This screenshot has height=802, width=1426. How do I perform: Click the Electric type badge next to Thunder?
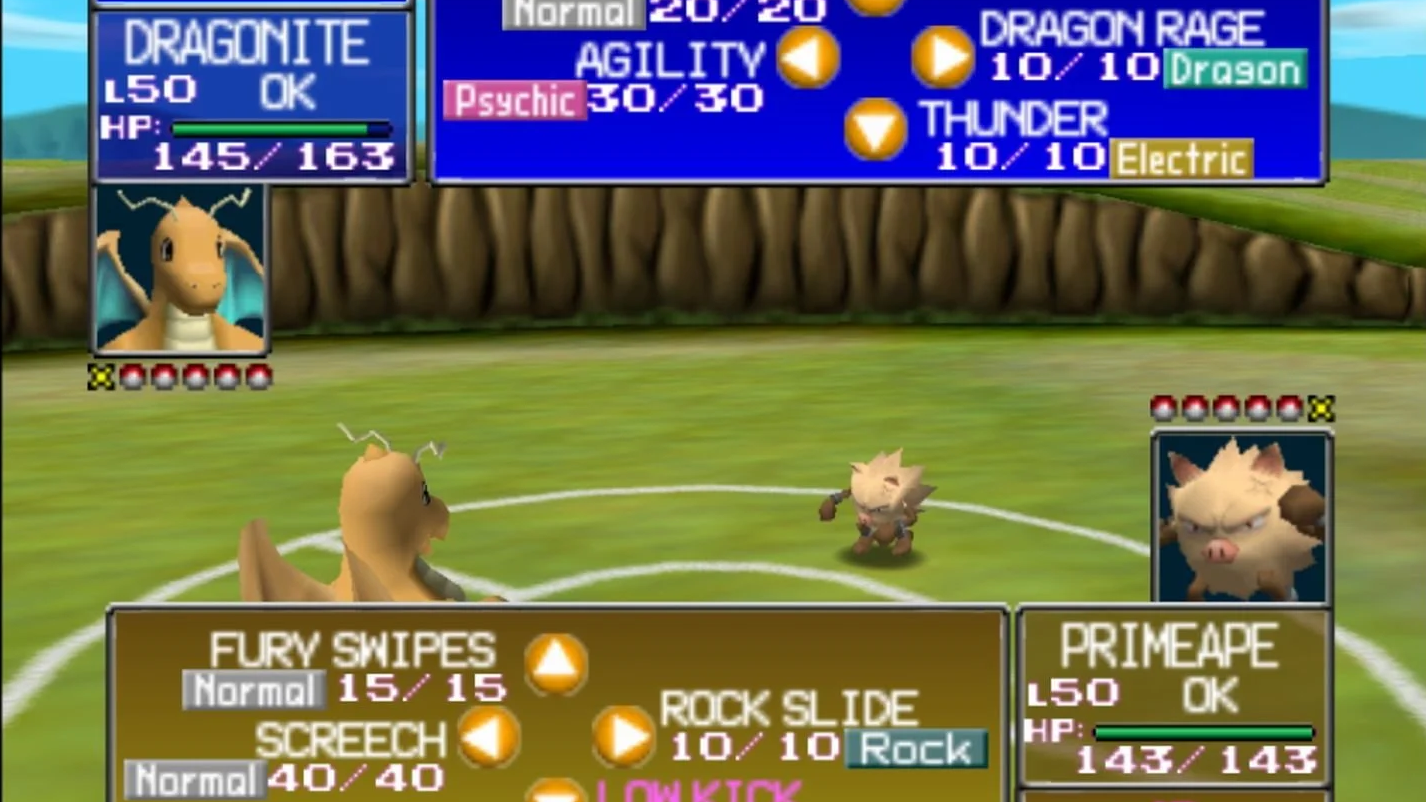pos(1183,159)
